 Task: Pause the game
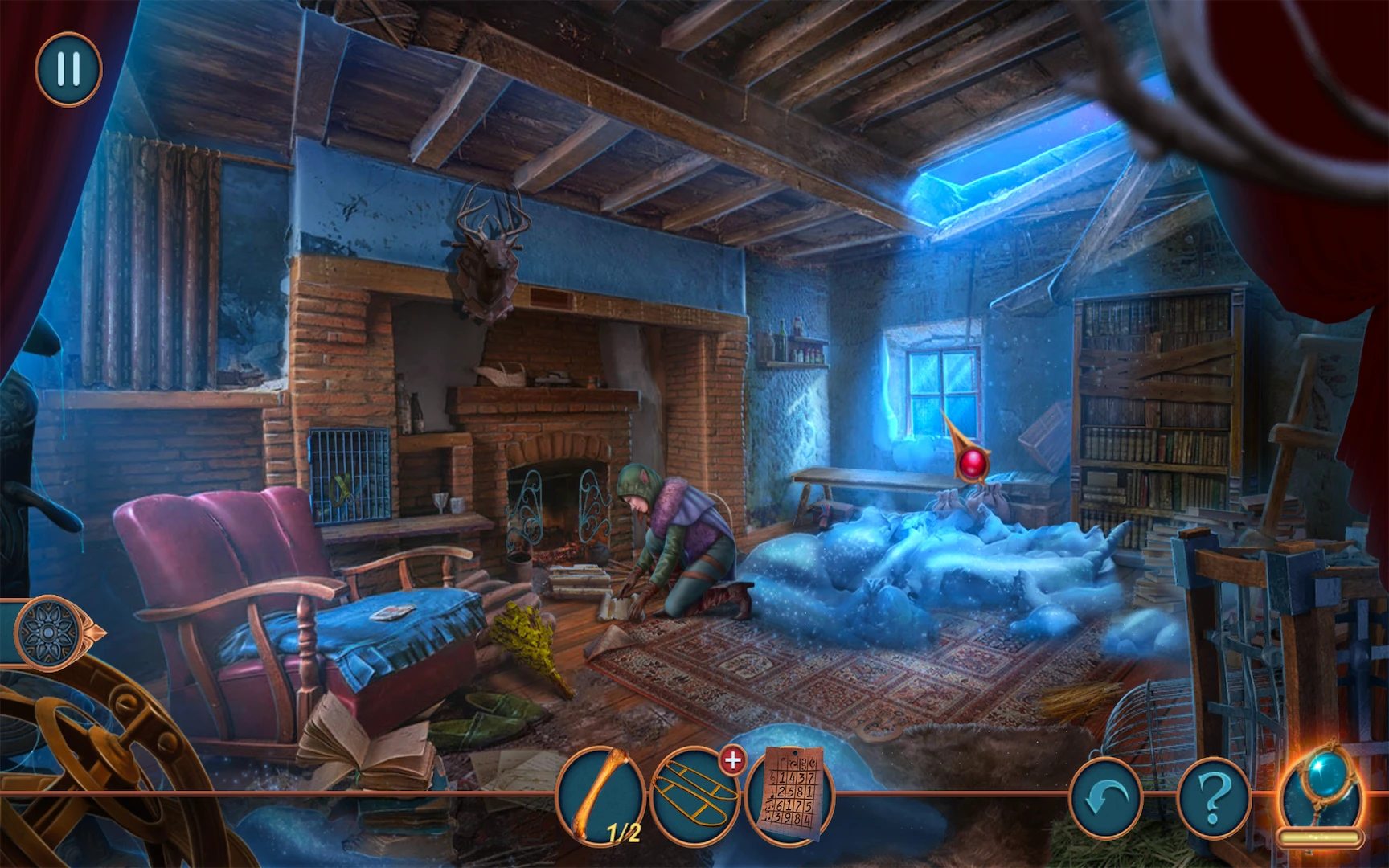[x=68, y=69]
